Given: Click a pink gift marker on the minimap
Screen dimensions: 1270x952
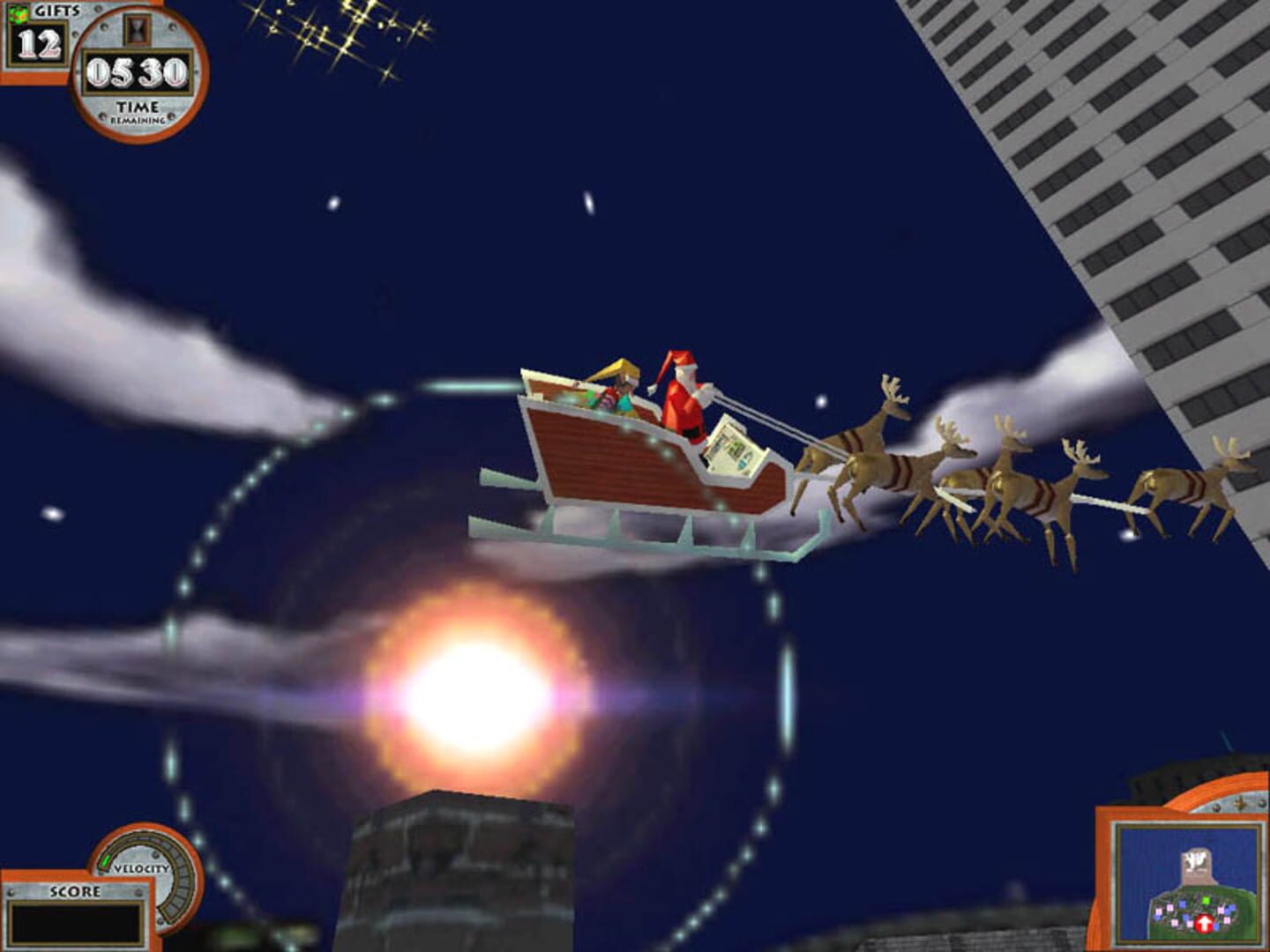Looking at the screenshot, I should [x=1169, y=908].
